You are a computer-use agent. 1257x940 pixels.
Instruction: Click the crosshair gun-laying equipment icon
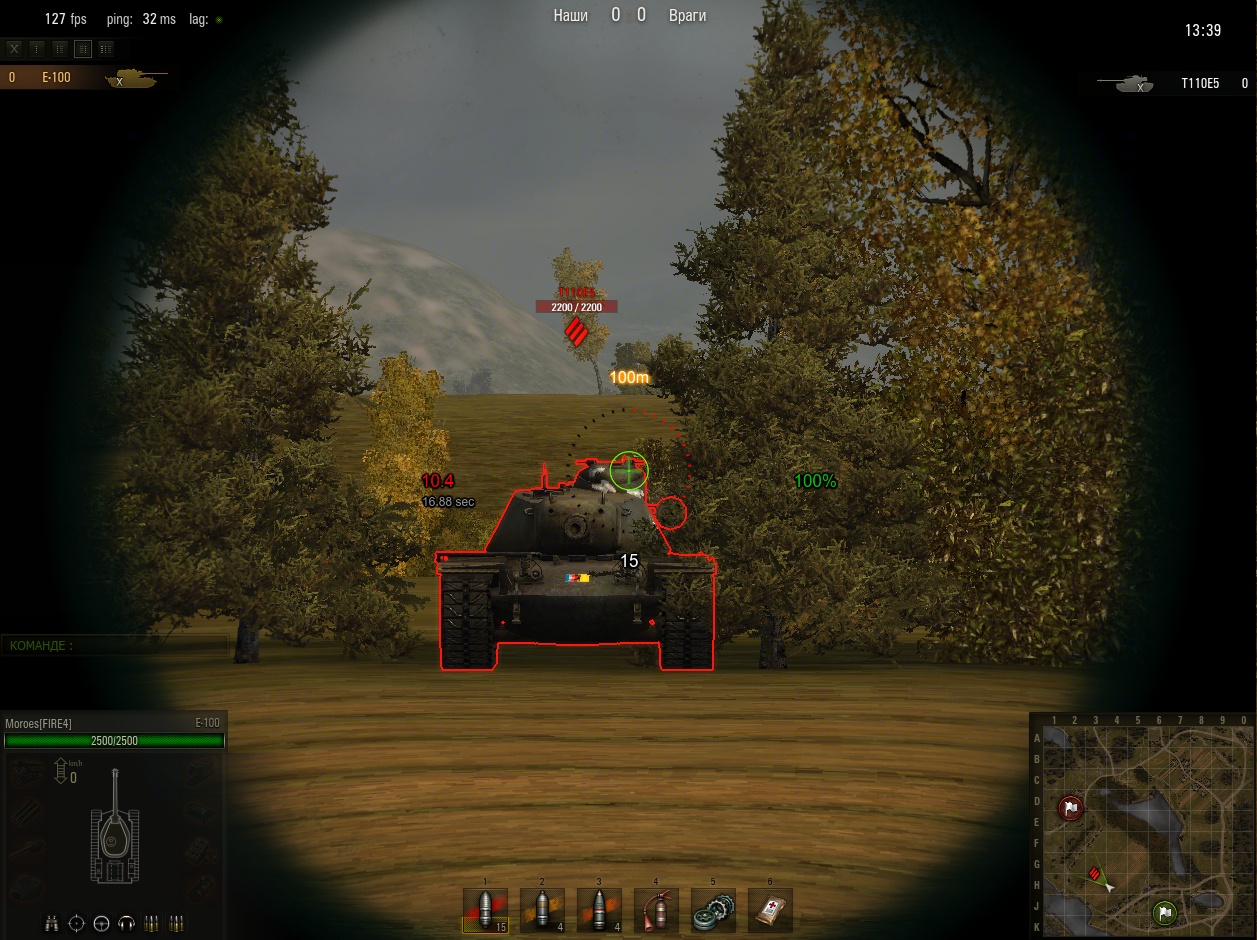click(x=77, y=923)
